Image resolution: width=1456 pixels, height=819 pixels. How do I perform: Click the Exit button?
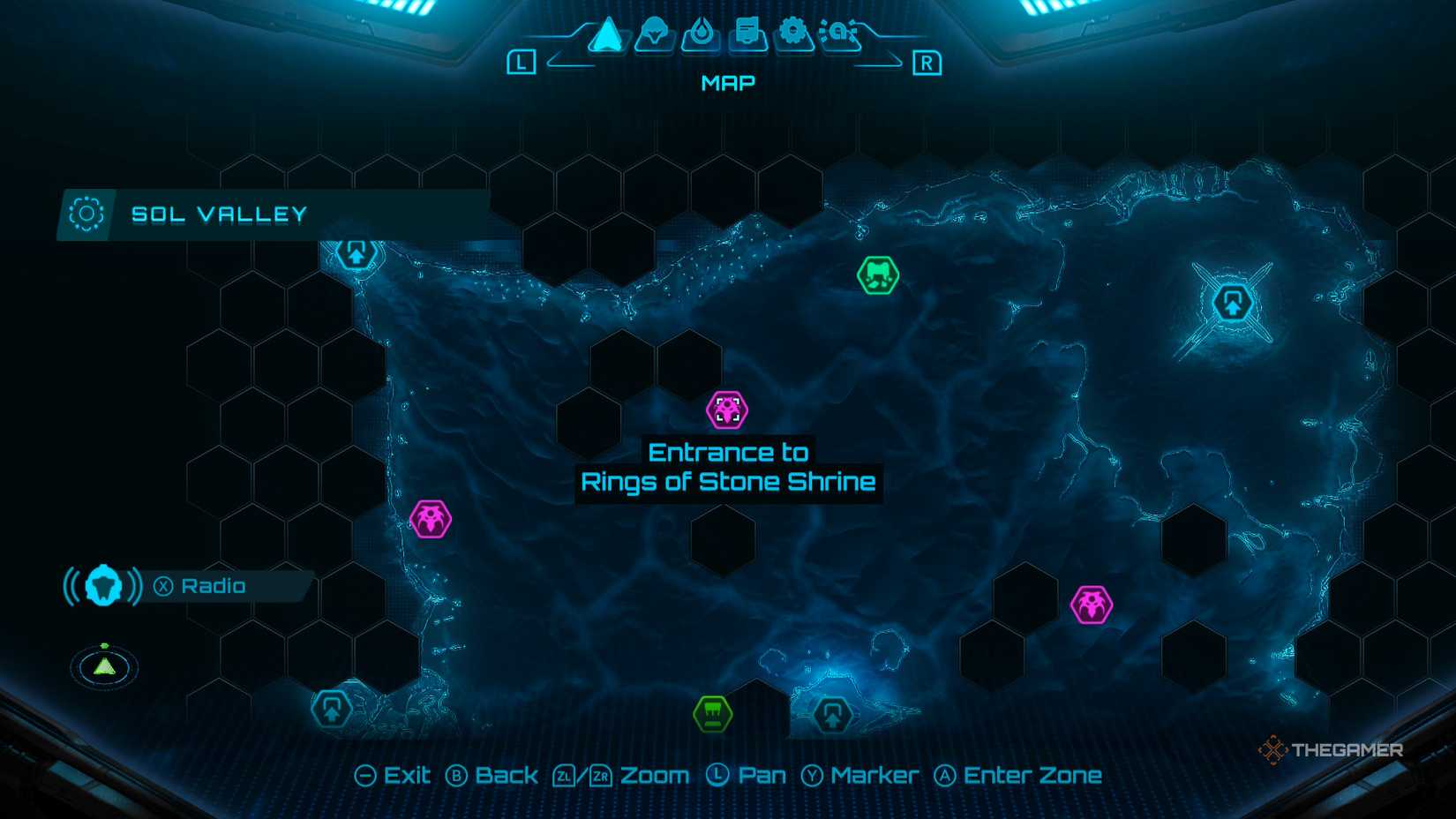(x=394, y=775)
